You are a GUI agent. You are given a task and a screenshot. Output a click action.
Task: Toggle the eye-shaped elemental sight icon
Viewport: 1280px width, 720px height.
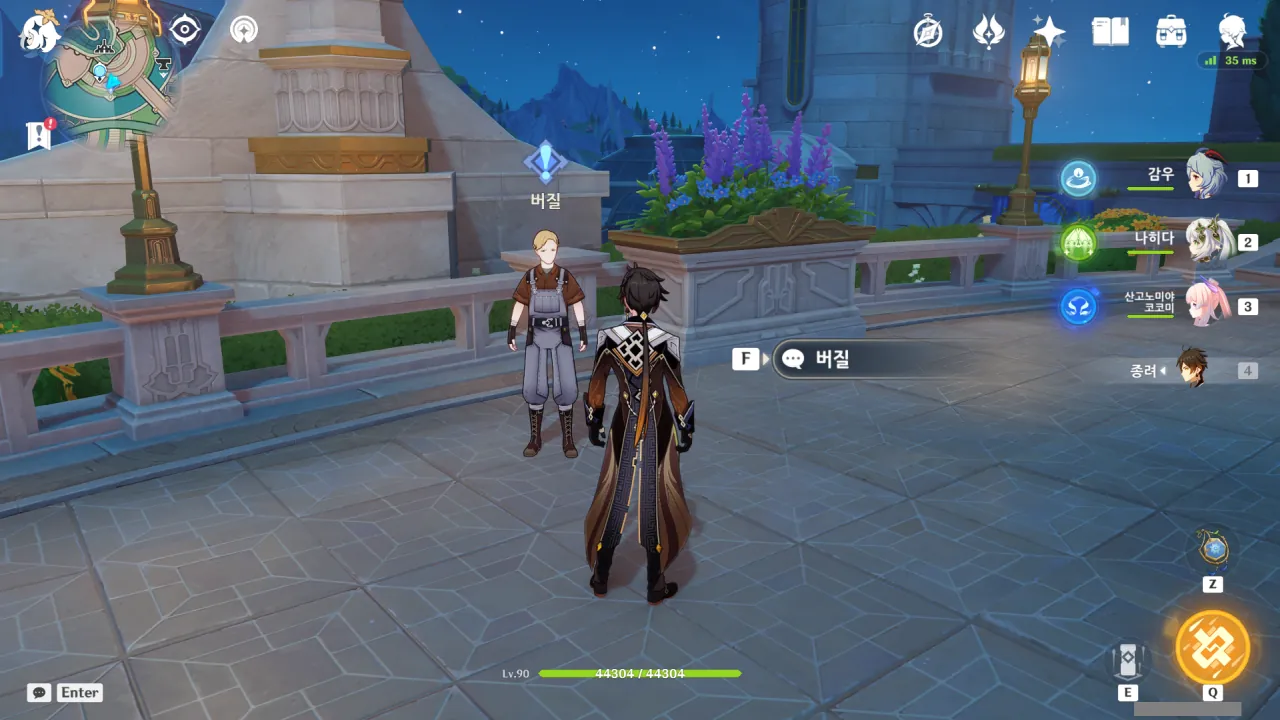coord(185,30)
